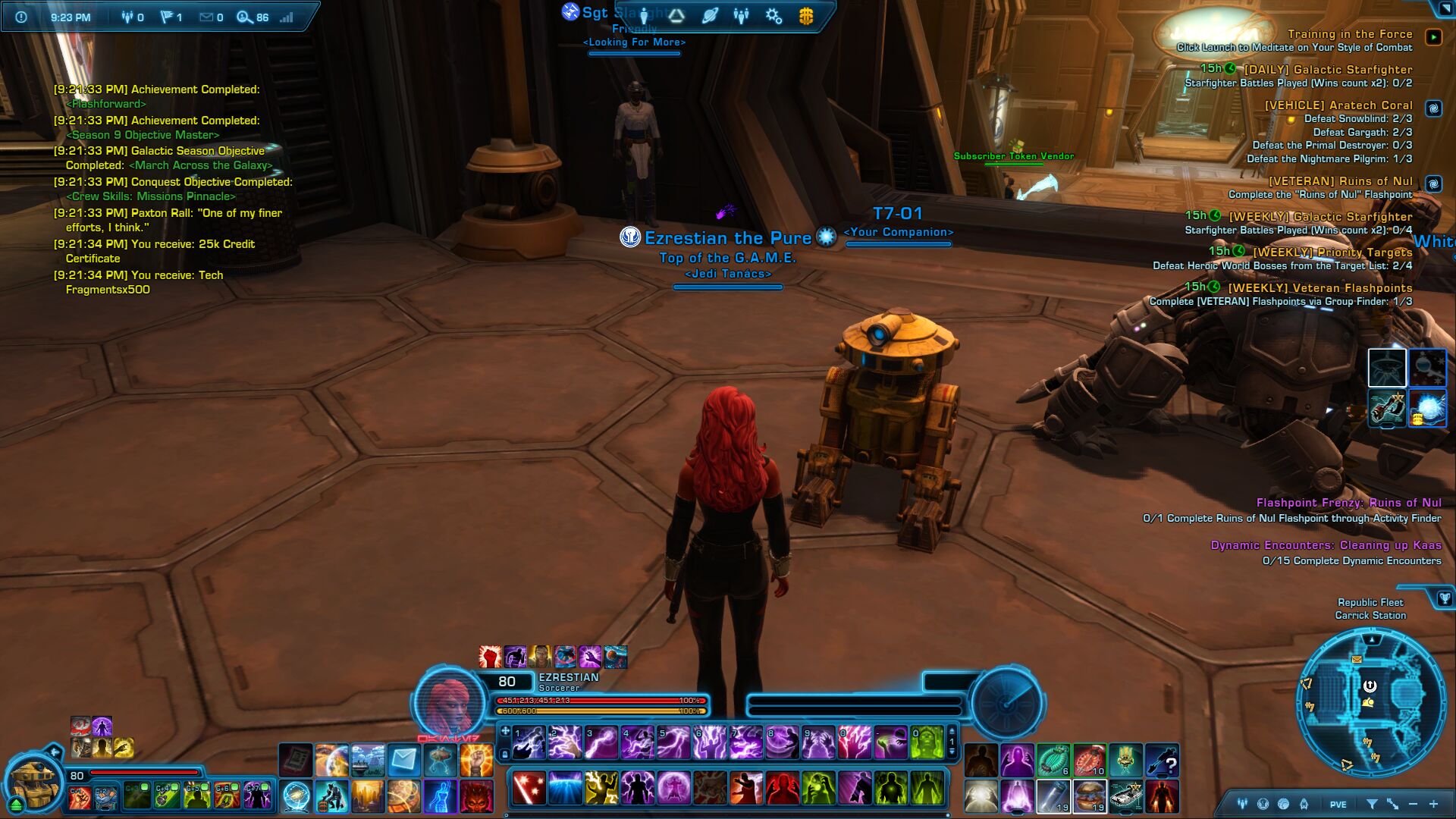1456x819 pixels.
Task: Open the minimap filter funnel
Action: pyautogui.click(x=1372, y=804)
